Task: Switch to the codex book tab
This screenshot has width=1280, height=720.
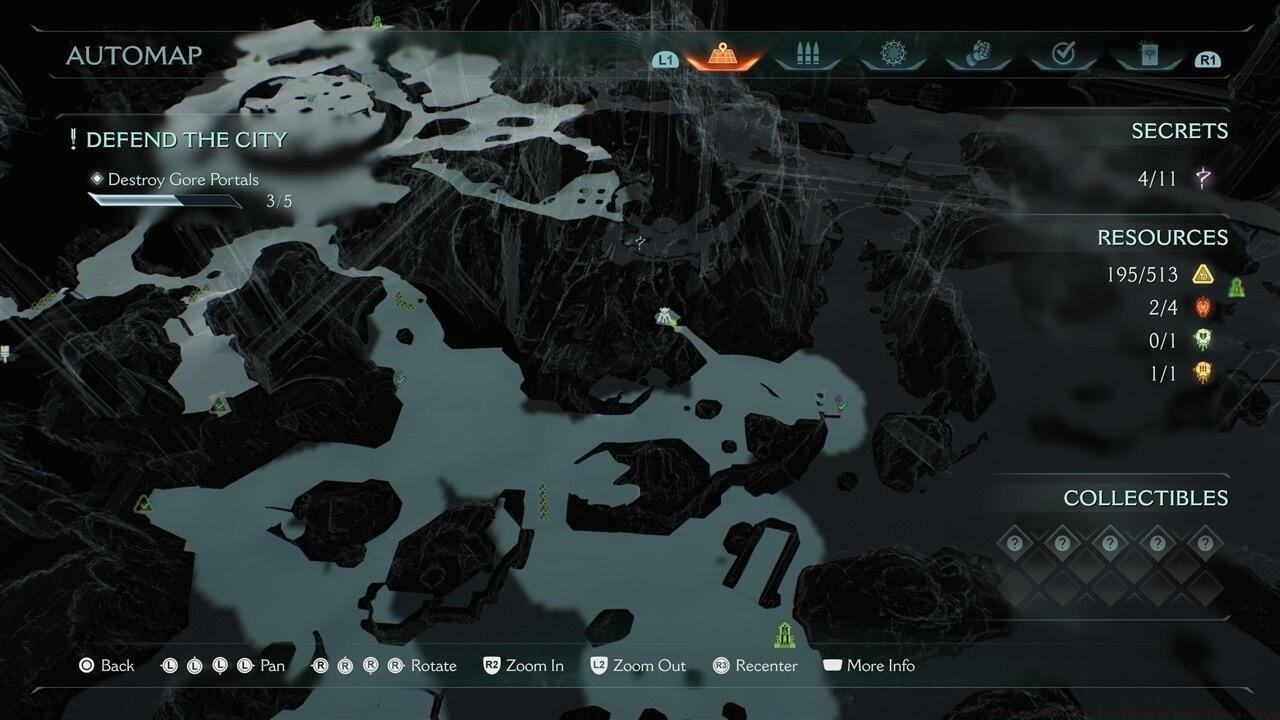Action: coord(1148,55)
